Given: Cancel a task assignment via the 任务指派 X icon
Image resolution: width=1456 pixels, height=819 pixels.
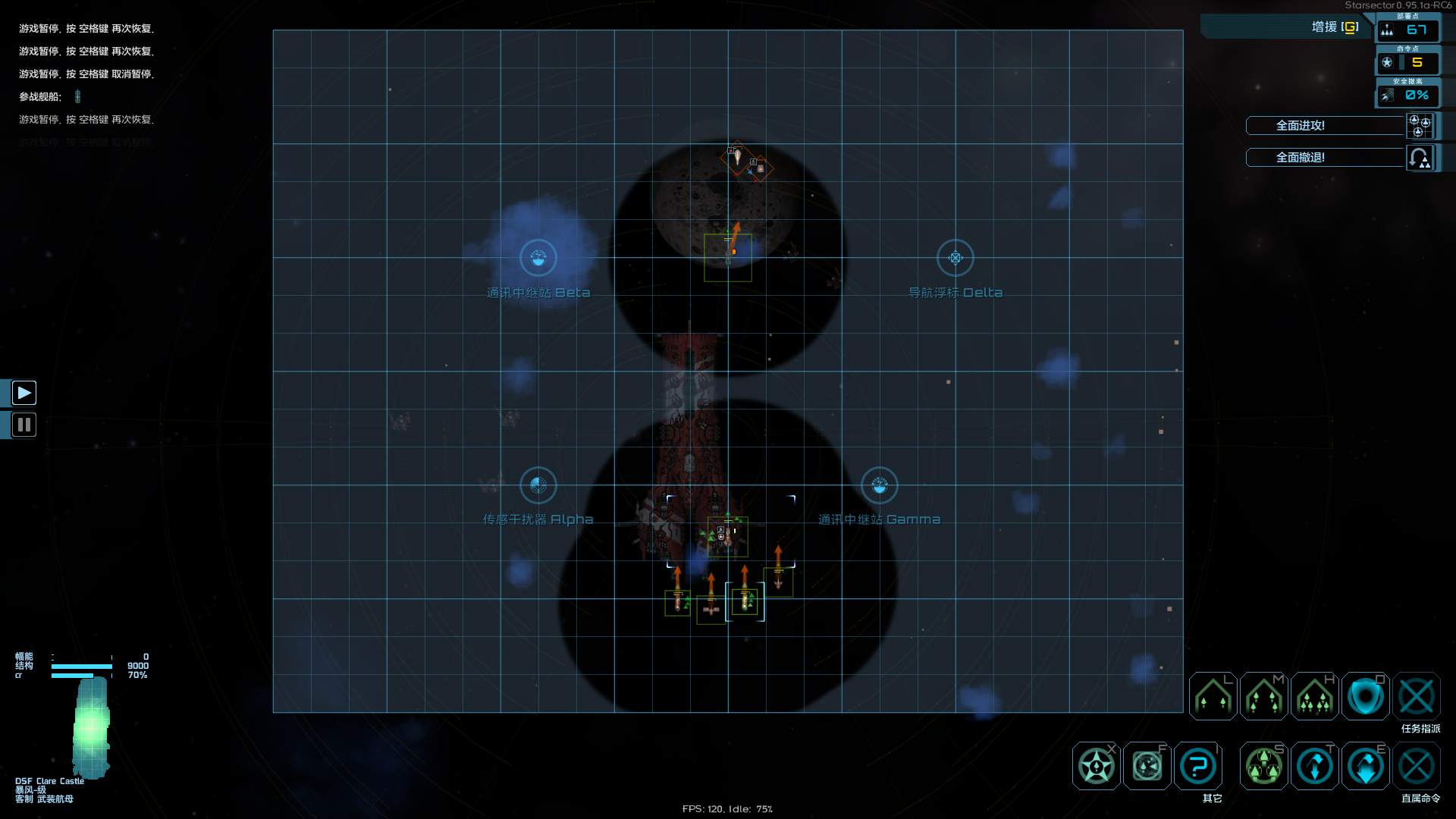Looking at the screenshot, I should pos(1417,696).
